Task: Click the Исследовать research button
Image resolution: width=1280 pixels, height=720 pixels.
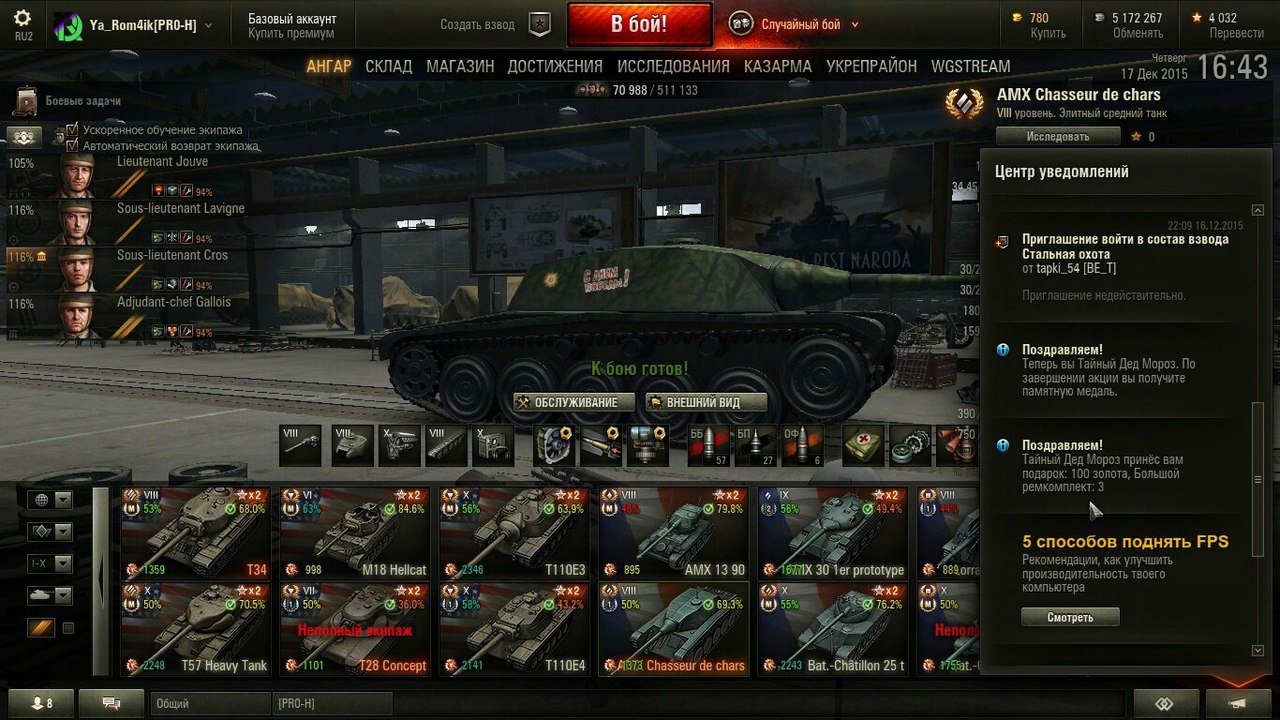Action: [x=1057, y=136]
